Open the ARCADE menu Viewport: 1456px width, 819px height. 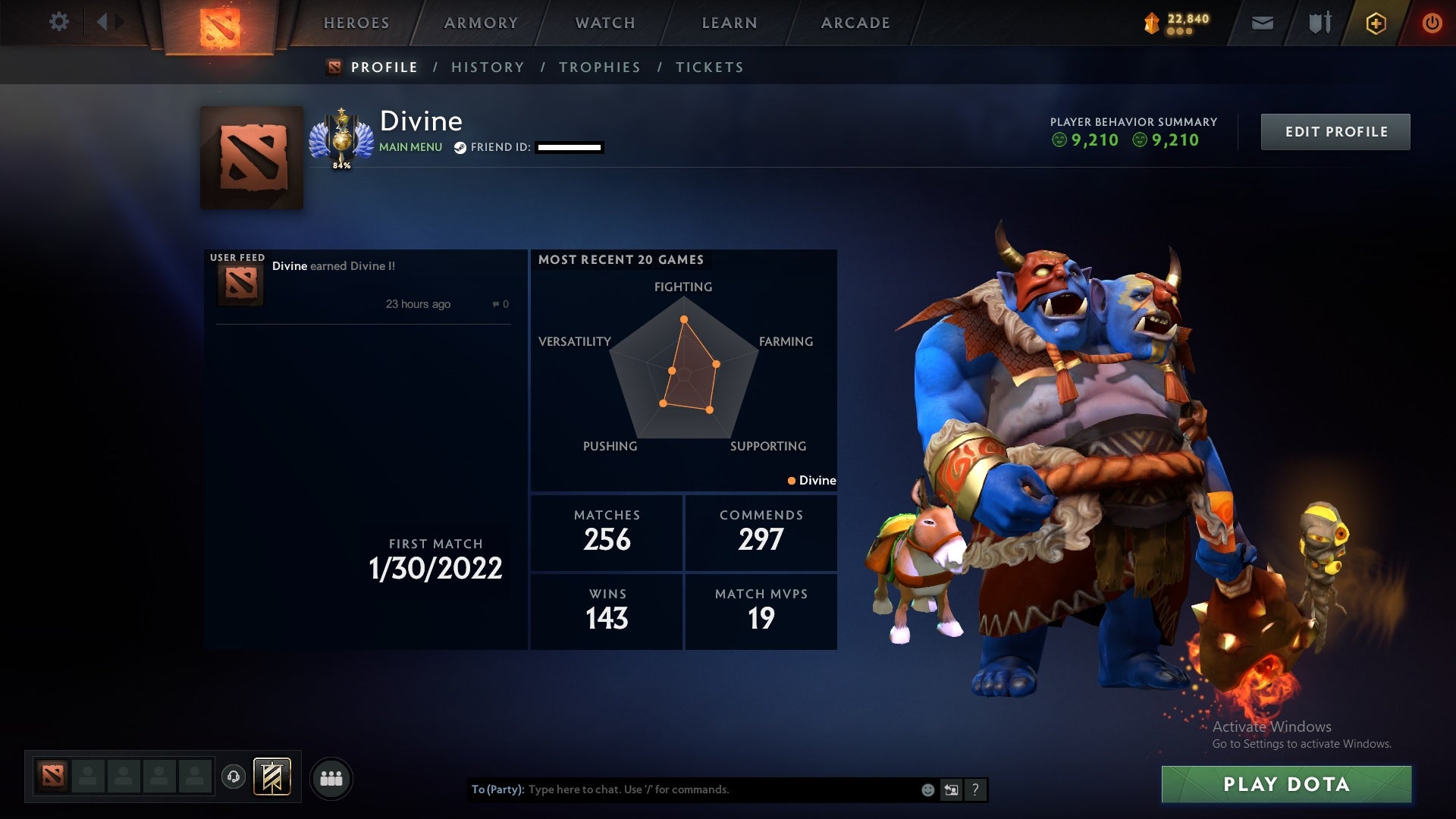click(855, 23)
